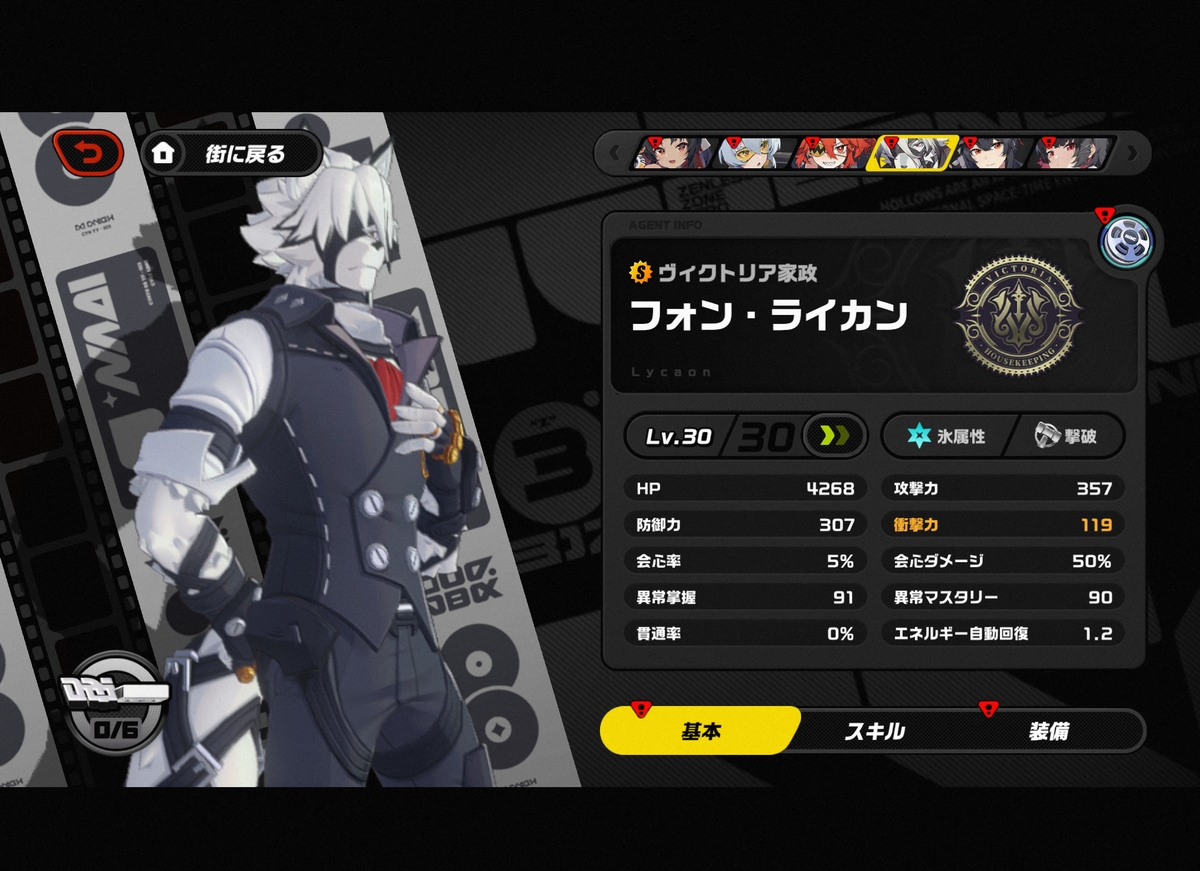Select the highlighted Lycaon portrait
Screen dimensions: 1200x871
coord(914,153)
